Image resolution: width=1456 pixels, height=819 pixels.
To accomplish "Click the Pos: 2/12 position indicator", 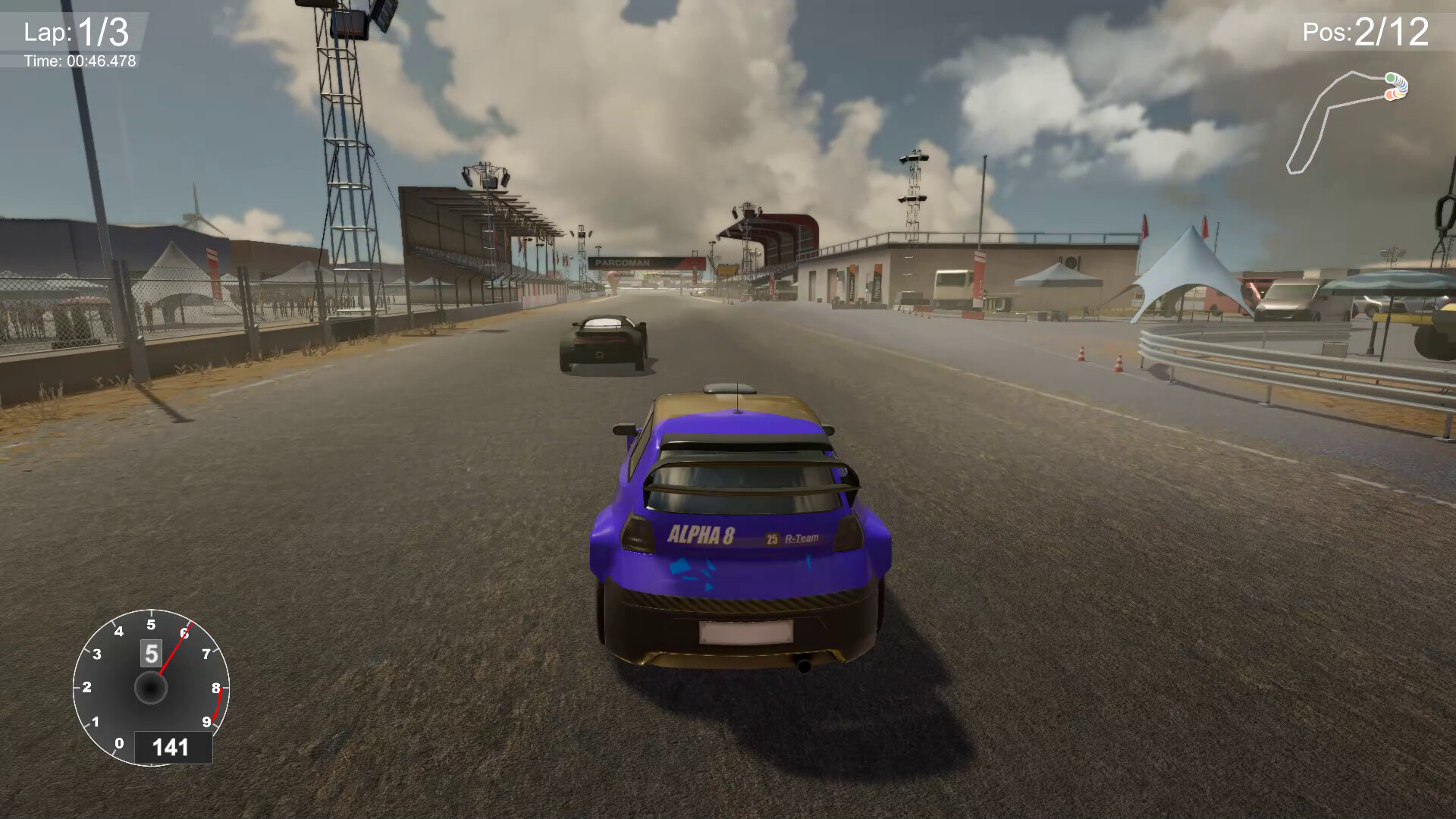I will (1365, 30).
